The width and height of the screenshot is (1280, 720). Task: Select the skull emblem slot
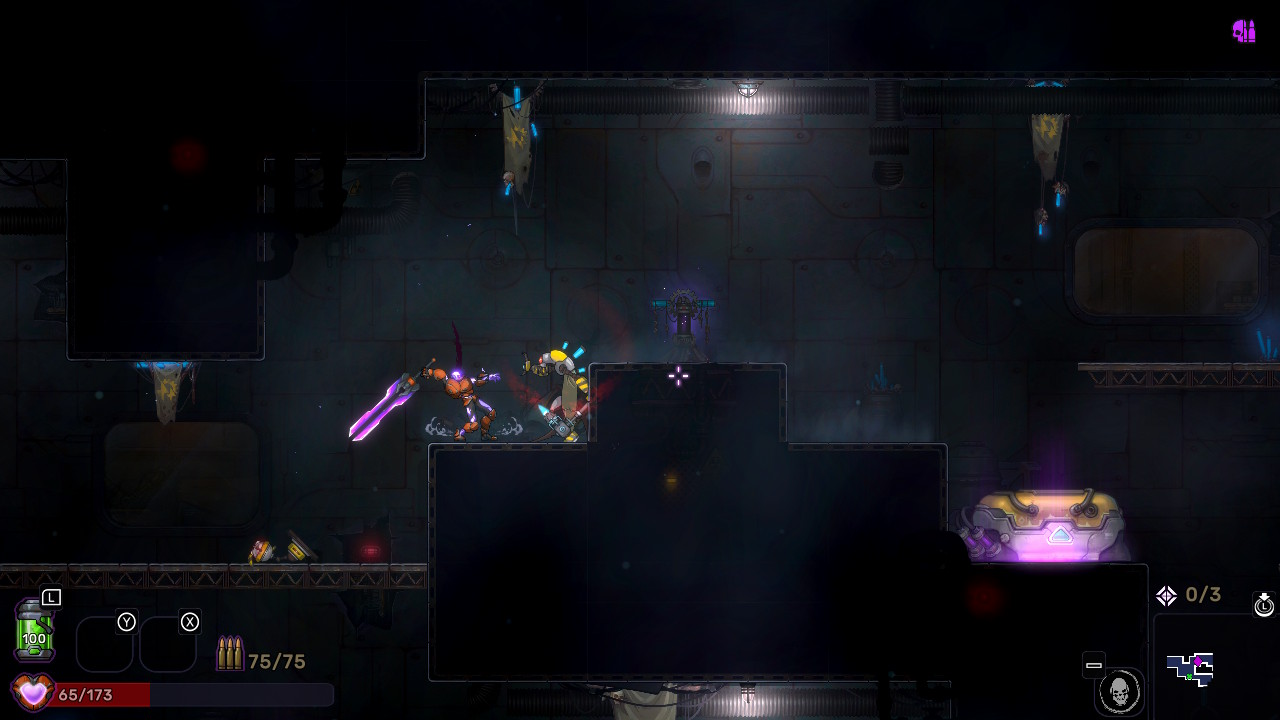pos(1119,691)
